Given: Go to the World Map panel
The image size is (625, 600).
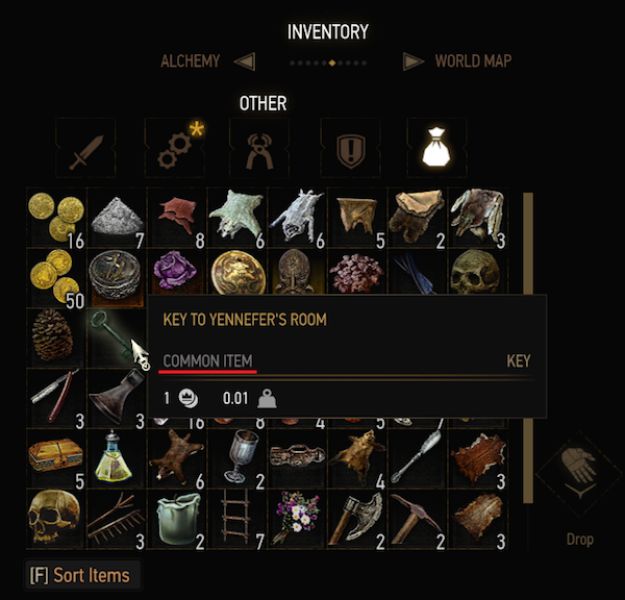Looking at the screenshot, I should (472, 62).
